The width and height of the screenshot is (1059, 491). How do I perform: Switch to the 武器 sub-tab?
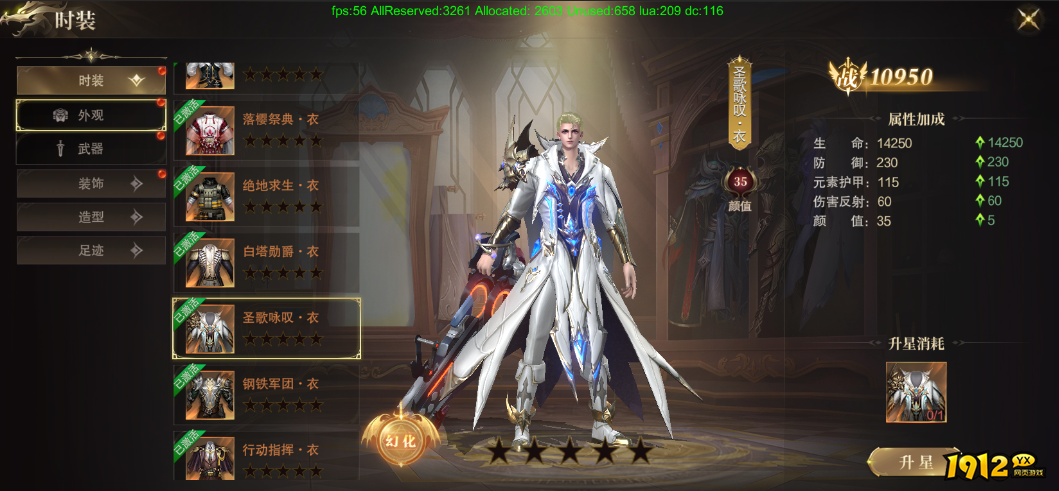91,149
